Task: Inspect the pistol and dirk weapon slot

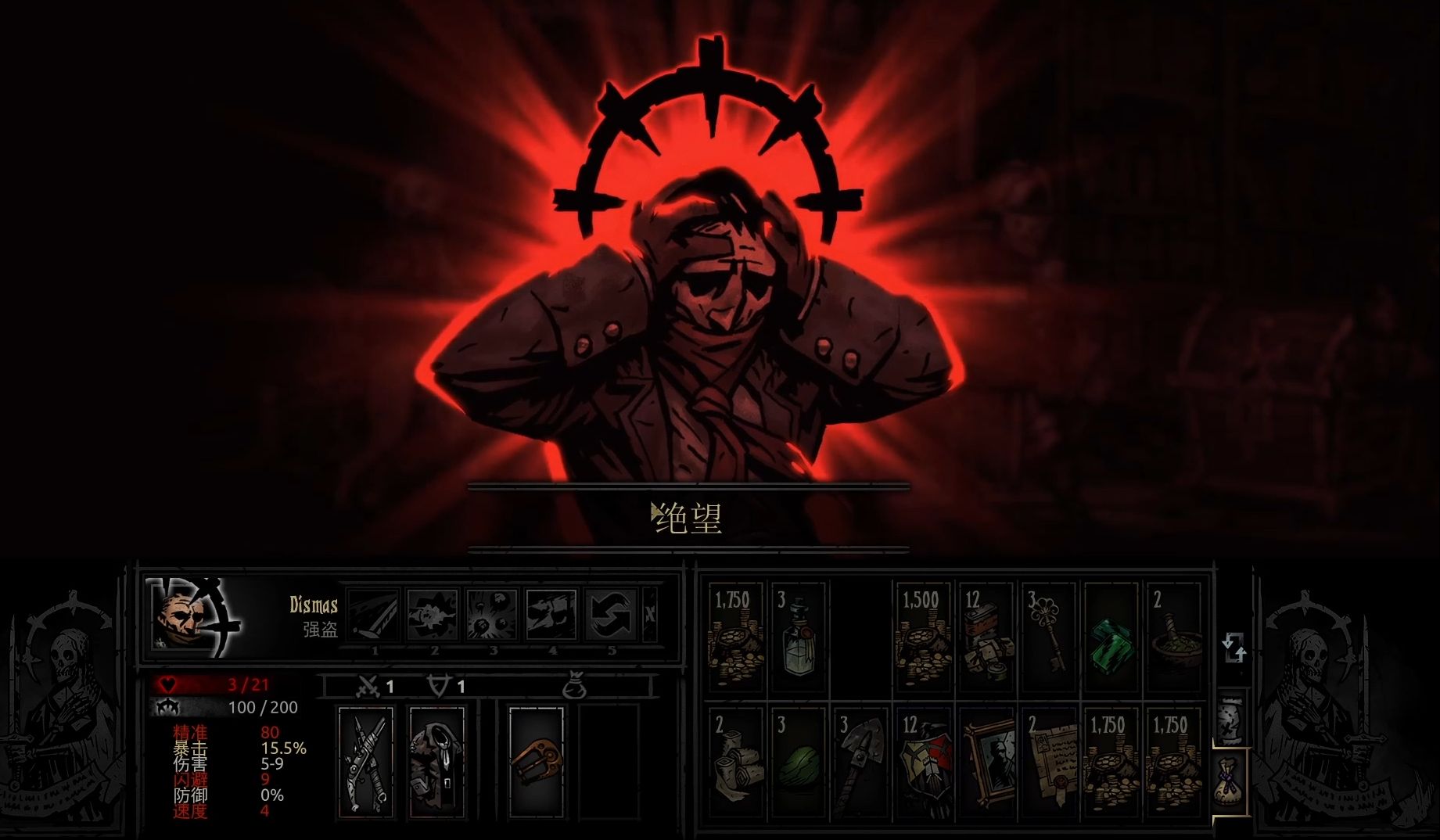Action: (x=366, y=761)
